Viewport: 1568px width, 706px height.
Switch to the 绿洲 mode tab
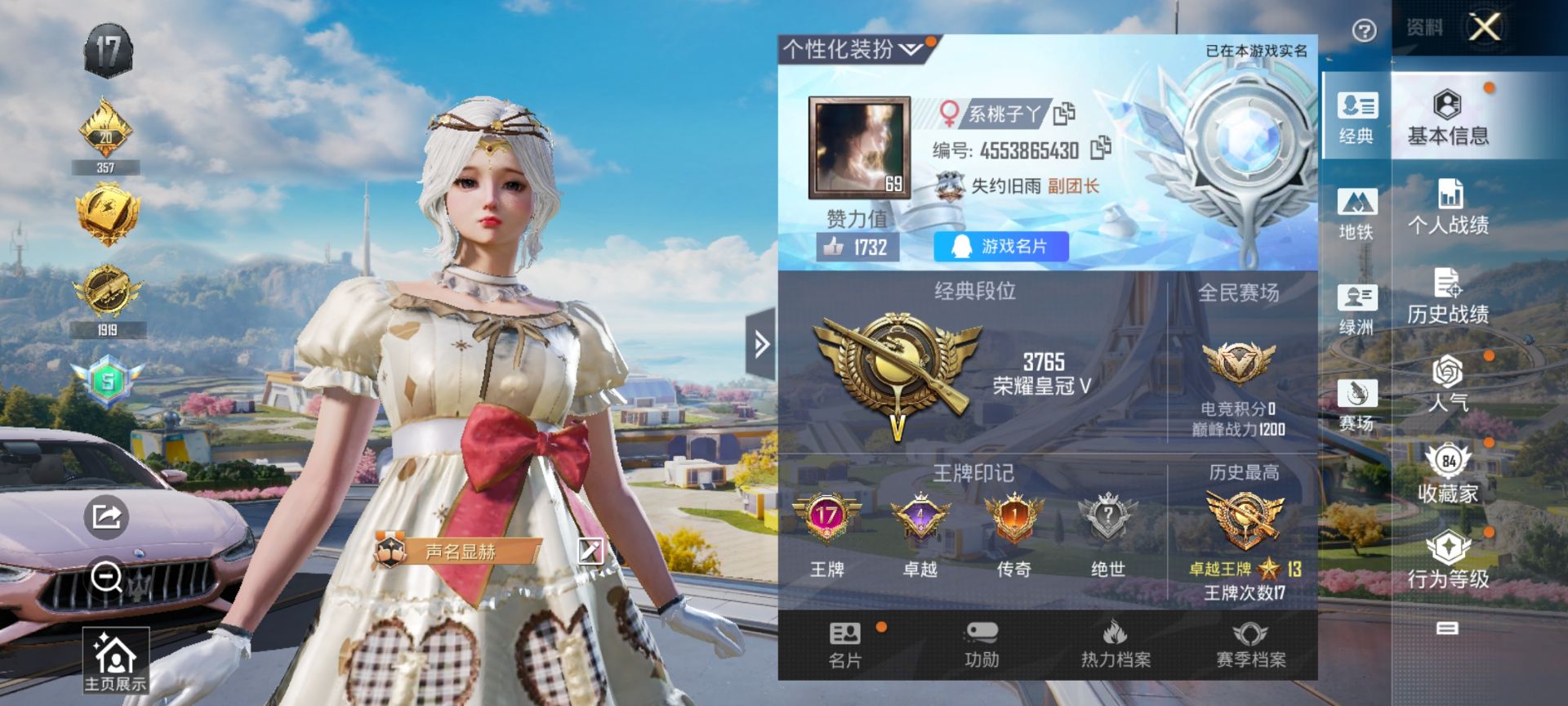pos(1356,309)
